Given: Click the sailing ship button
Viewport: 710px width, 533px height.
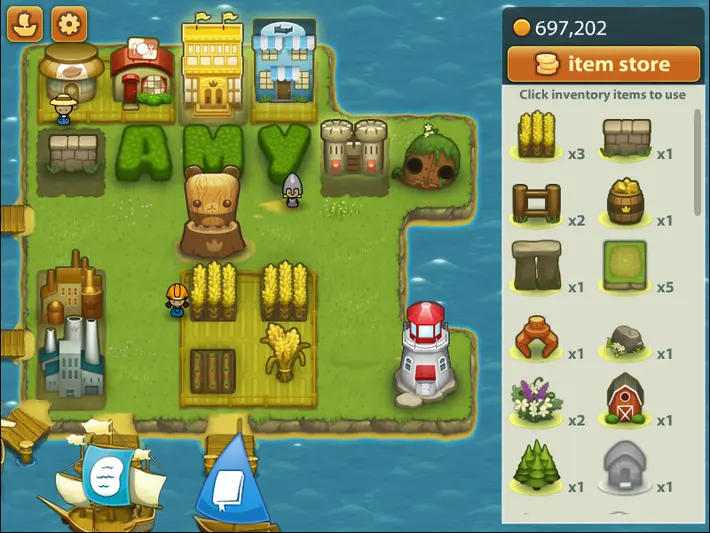Looking at the screenshot, I should (x=24, y=24).
